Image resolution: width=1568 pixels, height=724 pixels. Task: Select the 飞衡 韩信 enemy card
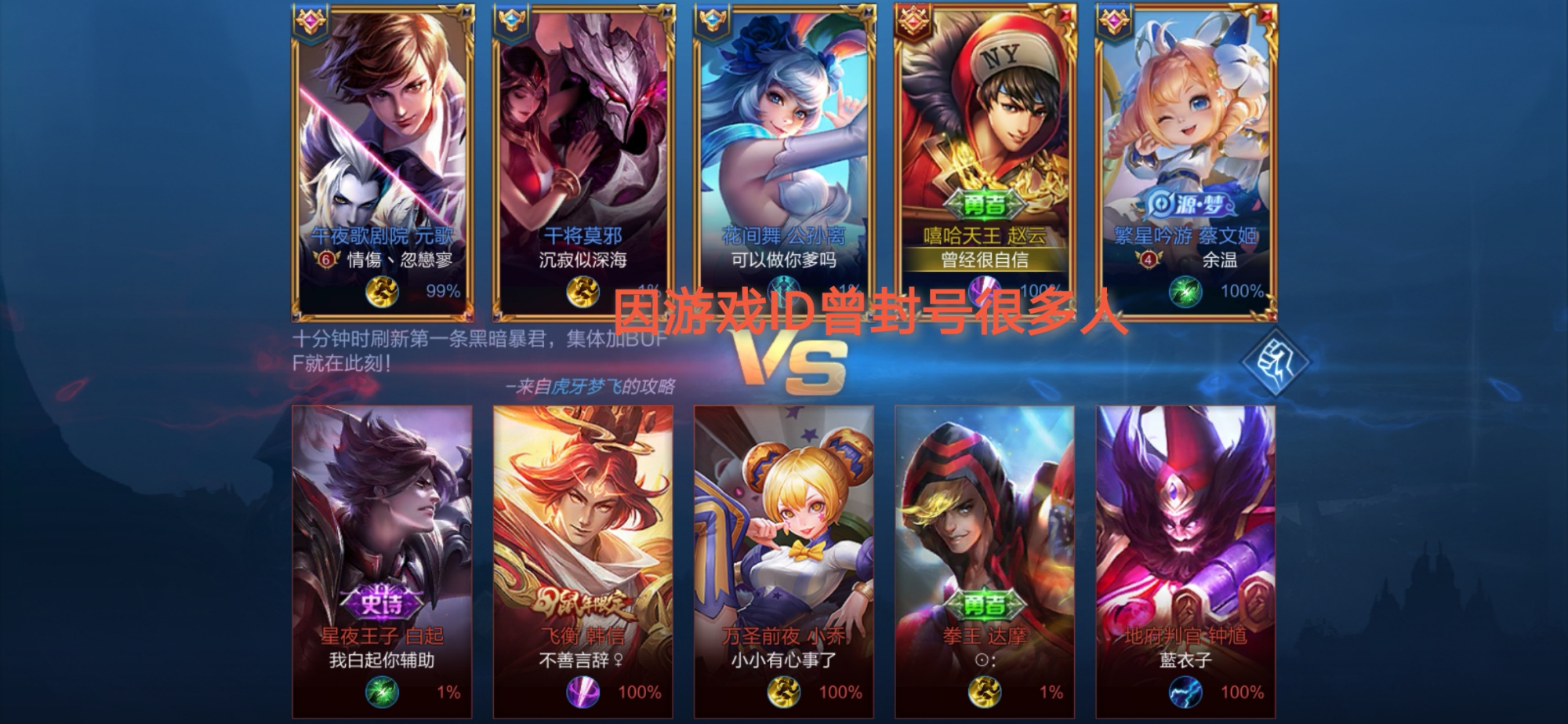point(583,561)
